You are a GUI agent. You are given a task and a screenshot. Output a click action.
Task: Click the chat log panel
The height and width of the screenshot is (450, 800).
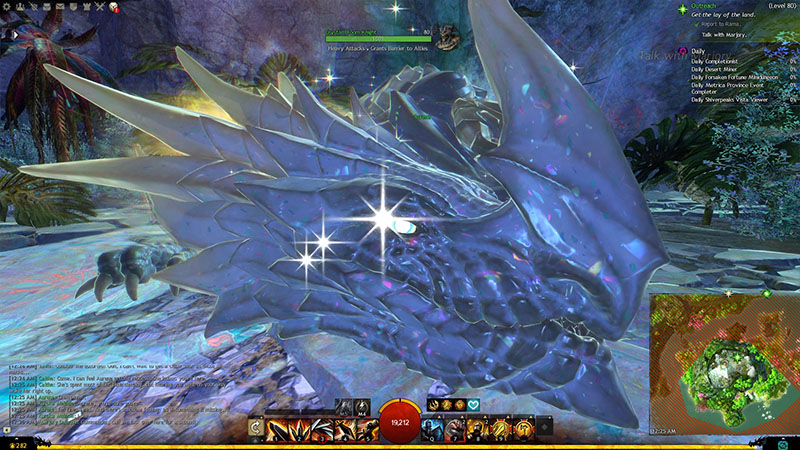120,390
